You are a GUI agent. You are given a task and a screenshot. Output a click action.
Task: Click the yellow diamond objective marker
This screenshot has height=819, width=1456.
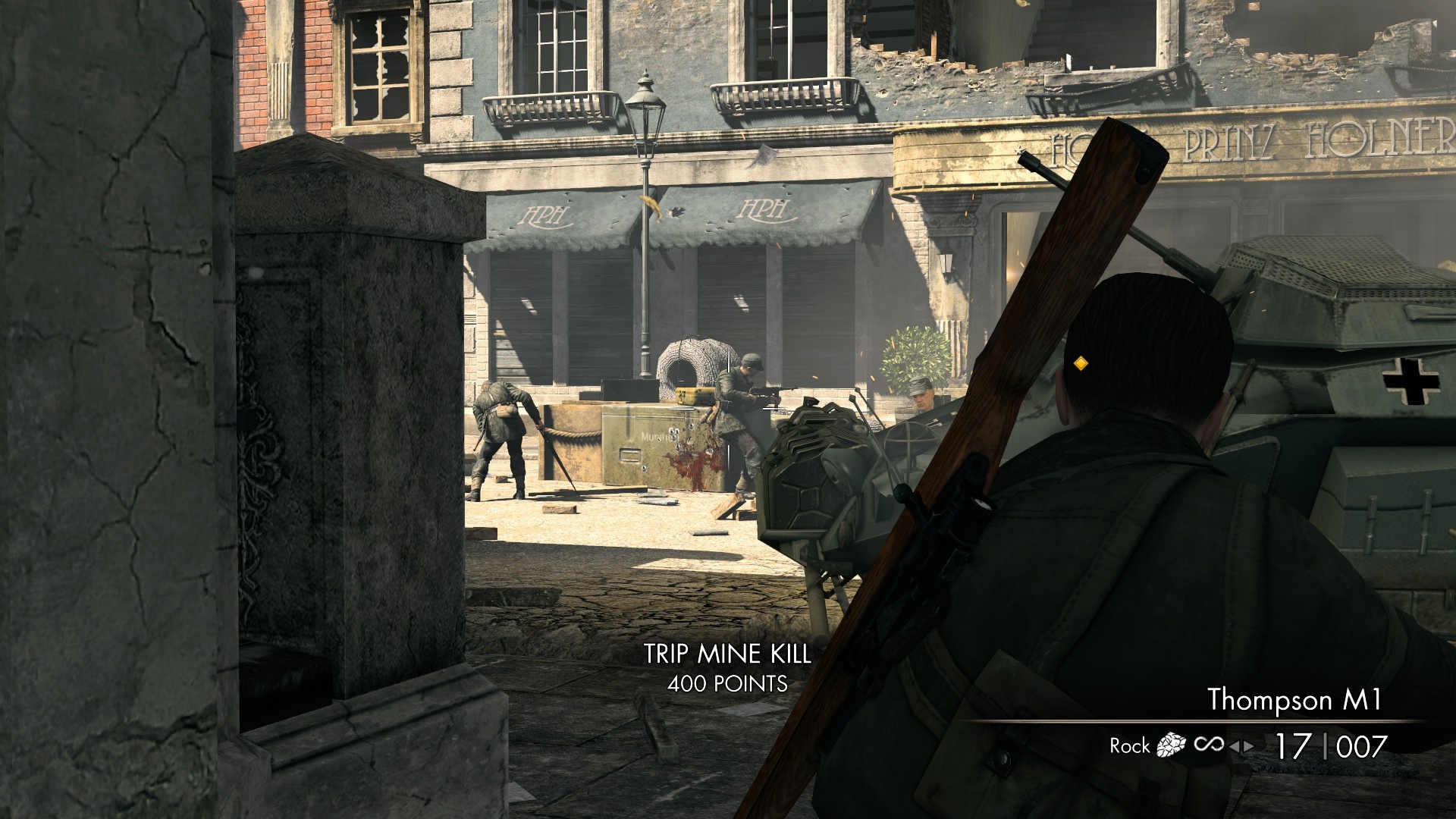tap(1081, 364)
